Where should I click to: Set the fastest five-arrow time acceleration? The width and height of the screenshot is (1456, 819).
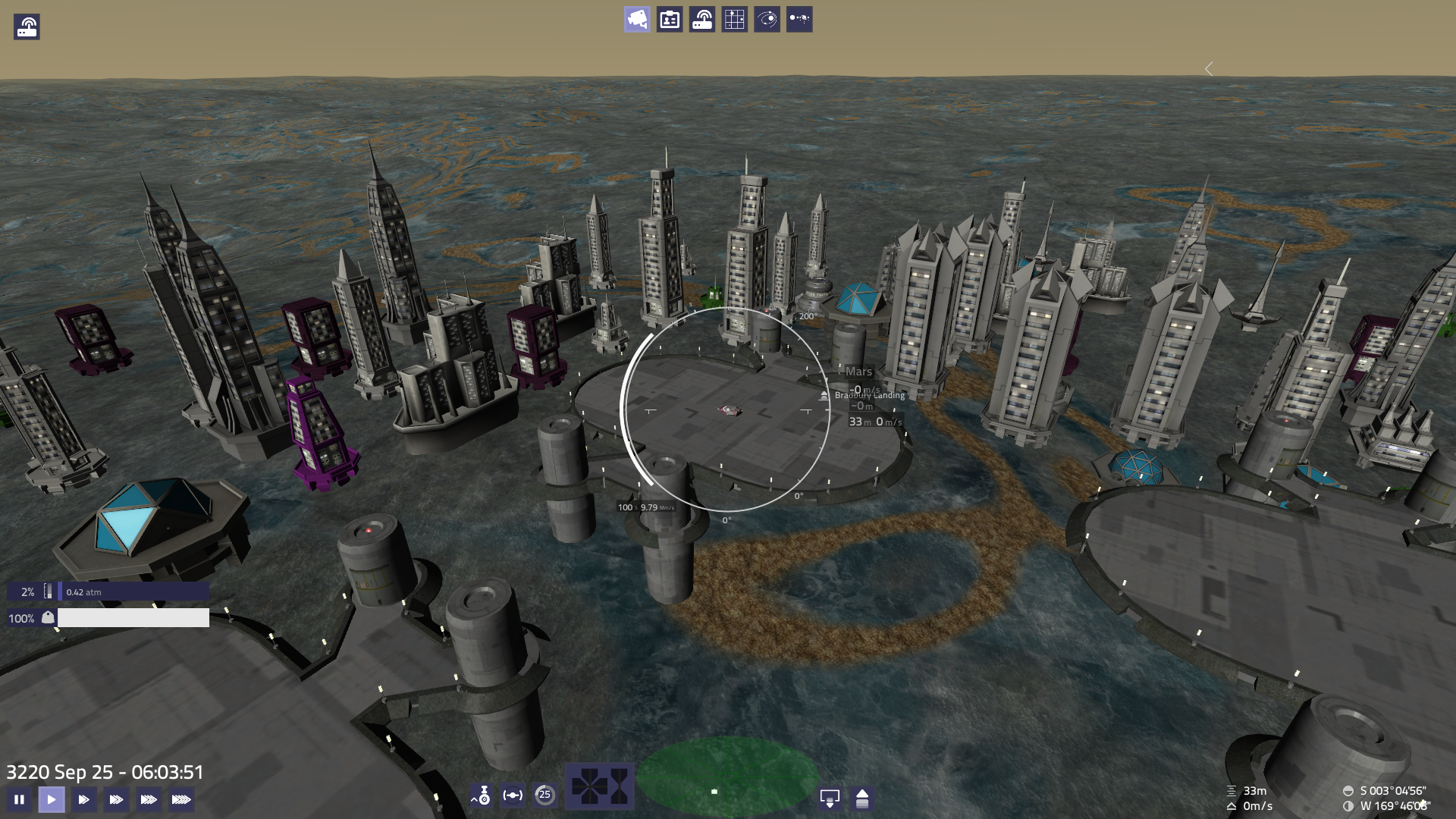click(x=181, y=799)
